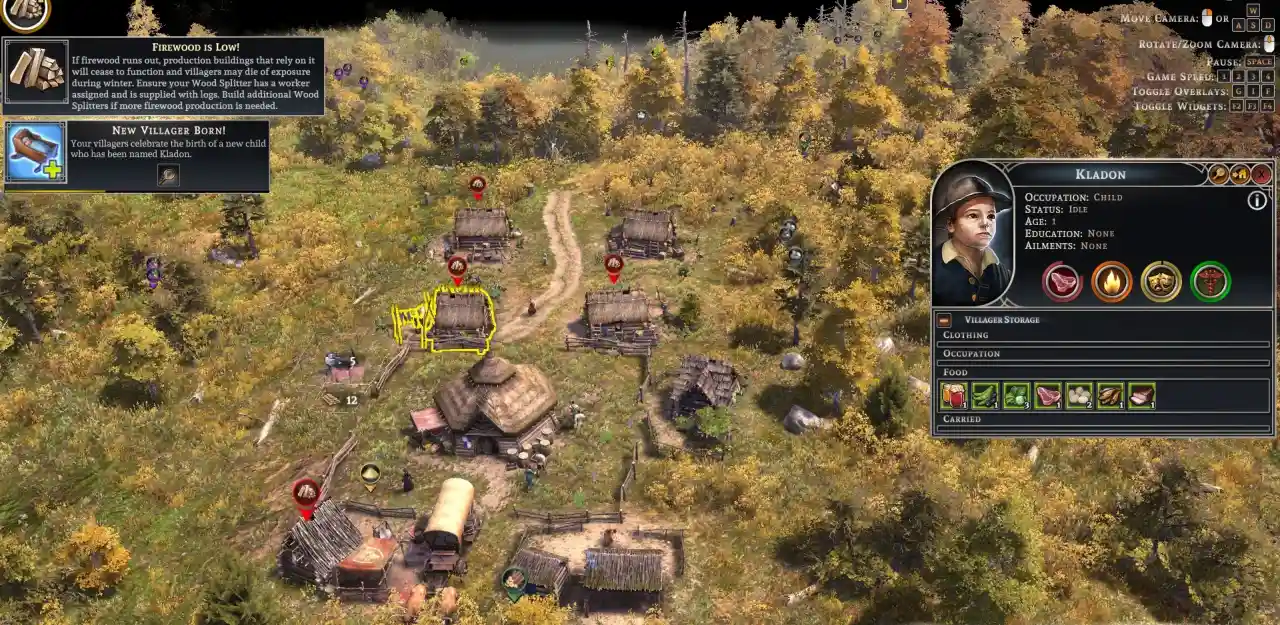
Task: Select the meat food-need icon
Action: tap(1062, 281)
